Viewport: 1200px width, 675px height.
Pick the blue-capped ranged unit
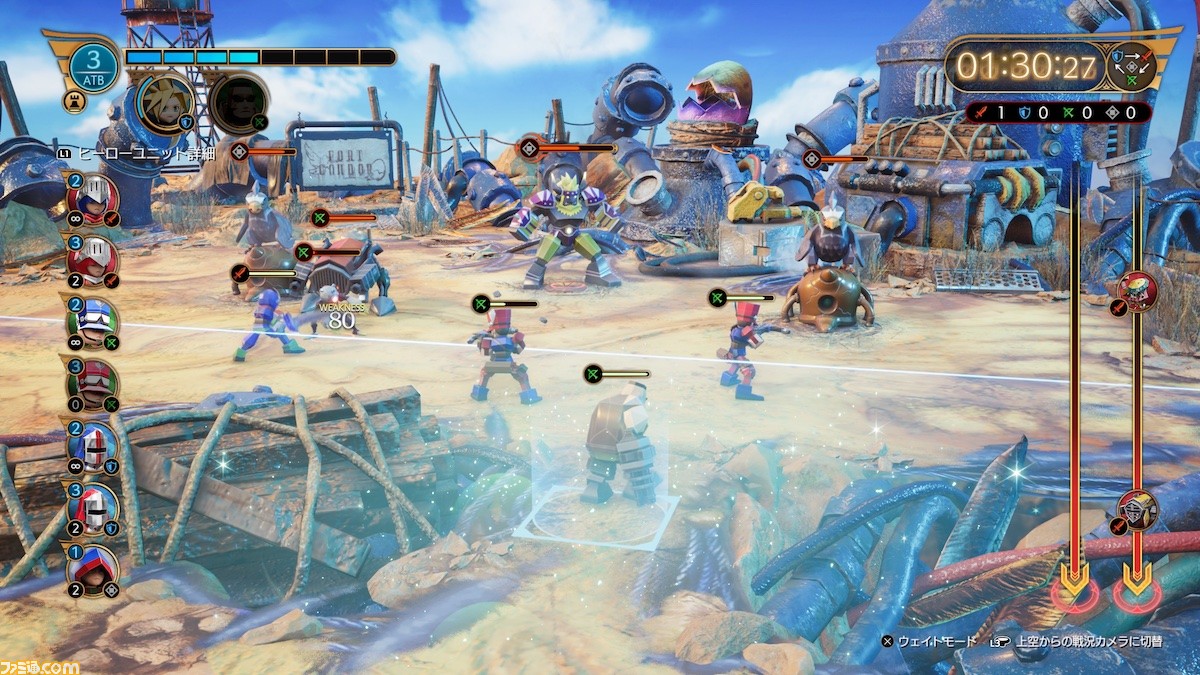tap(93, 322)
